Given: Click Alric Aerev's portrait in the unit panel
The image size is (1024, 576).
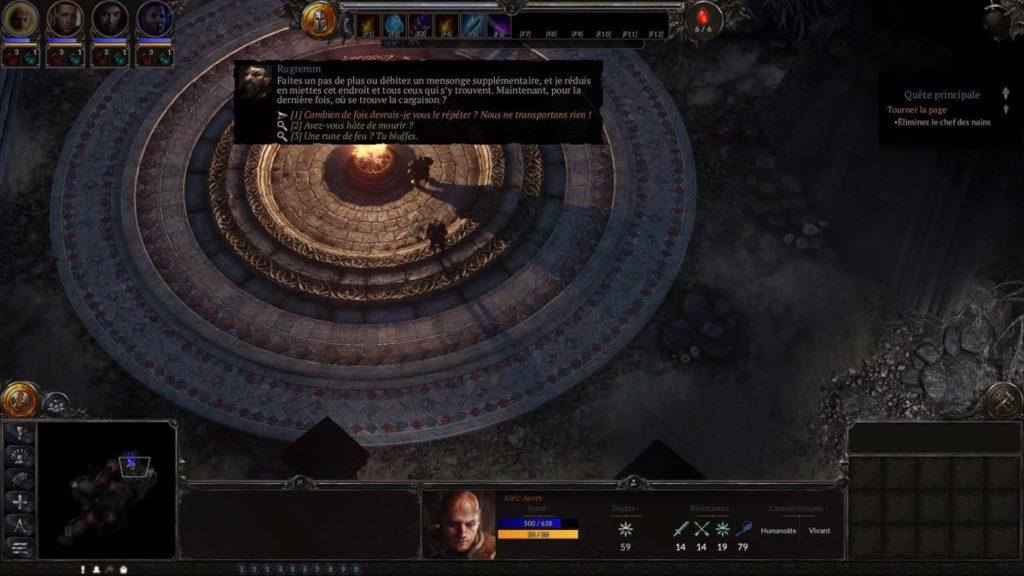Looking at the screenshot, I should (x=458, y=524).
